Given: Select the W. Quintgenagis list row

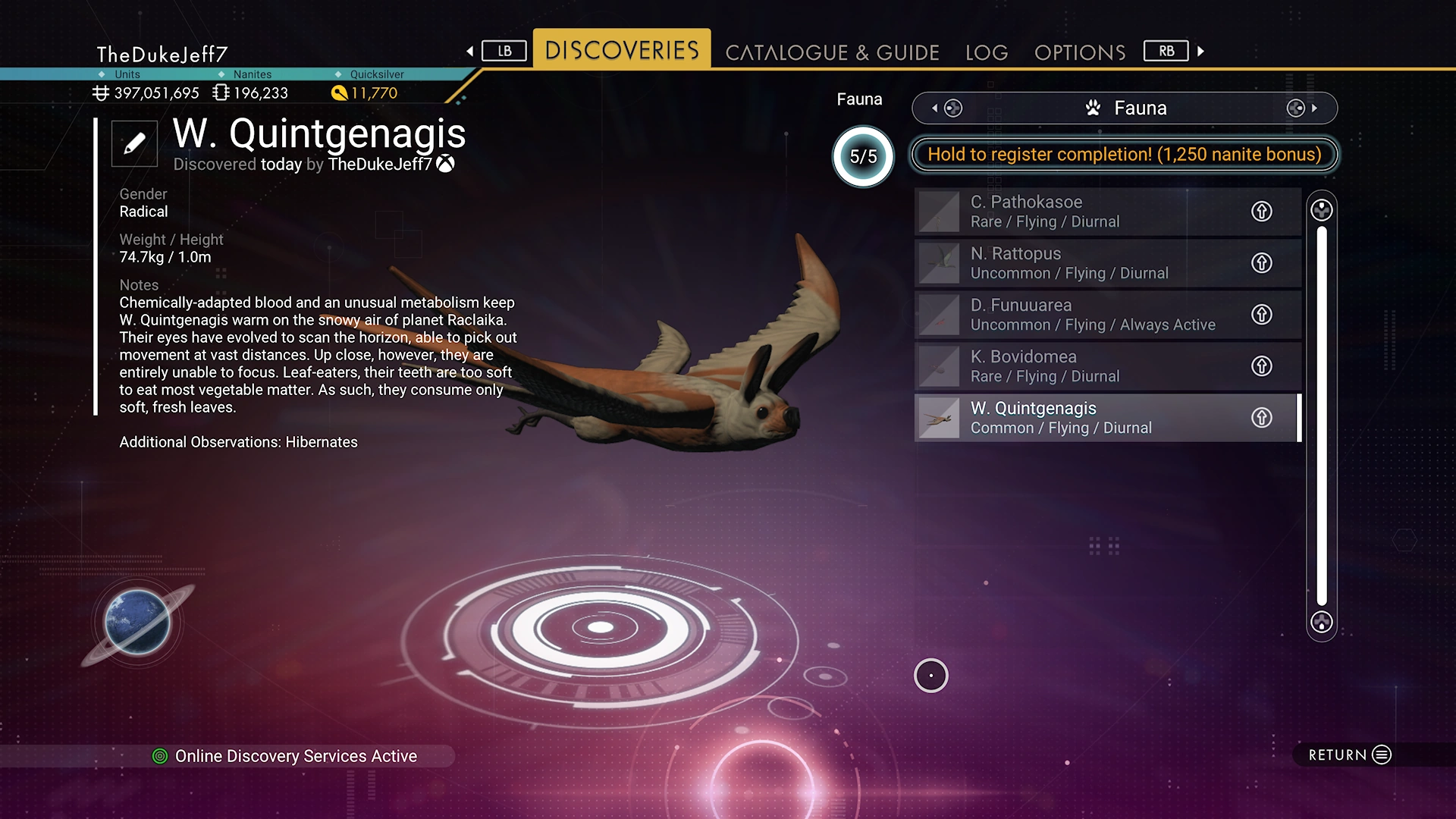Looking at the screenshot, I should tap(1077, 418).
